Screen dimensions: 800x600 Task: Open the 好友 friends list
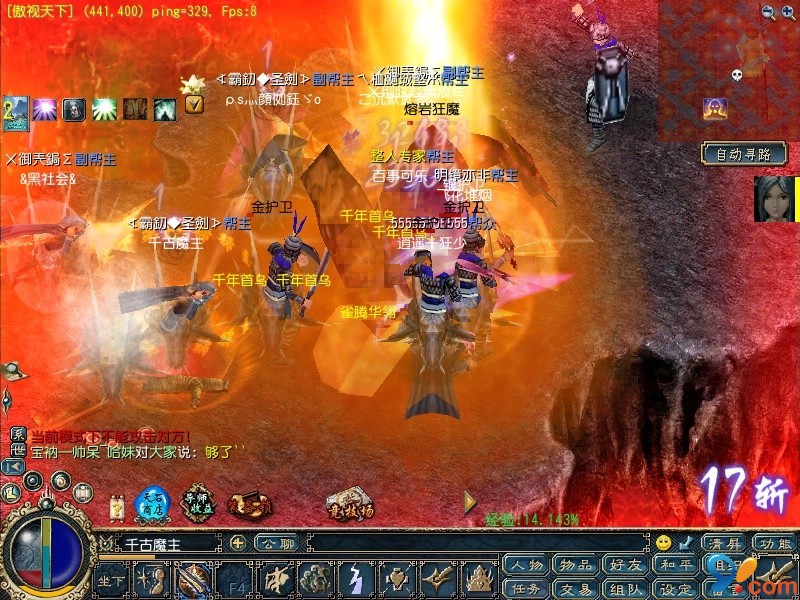pyautogui.click(x=624, y=565)
